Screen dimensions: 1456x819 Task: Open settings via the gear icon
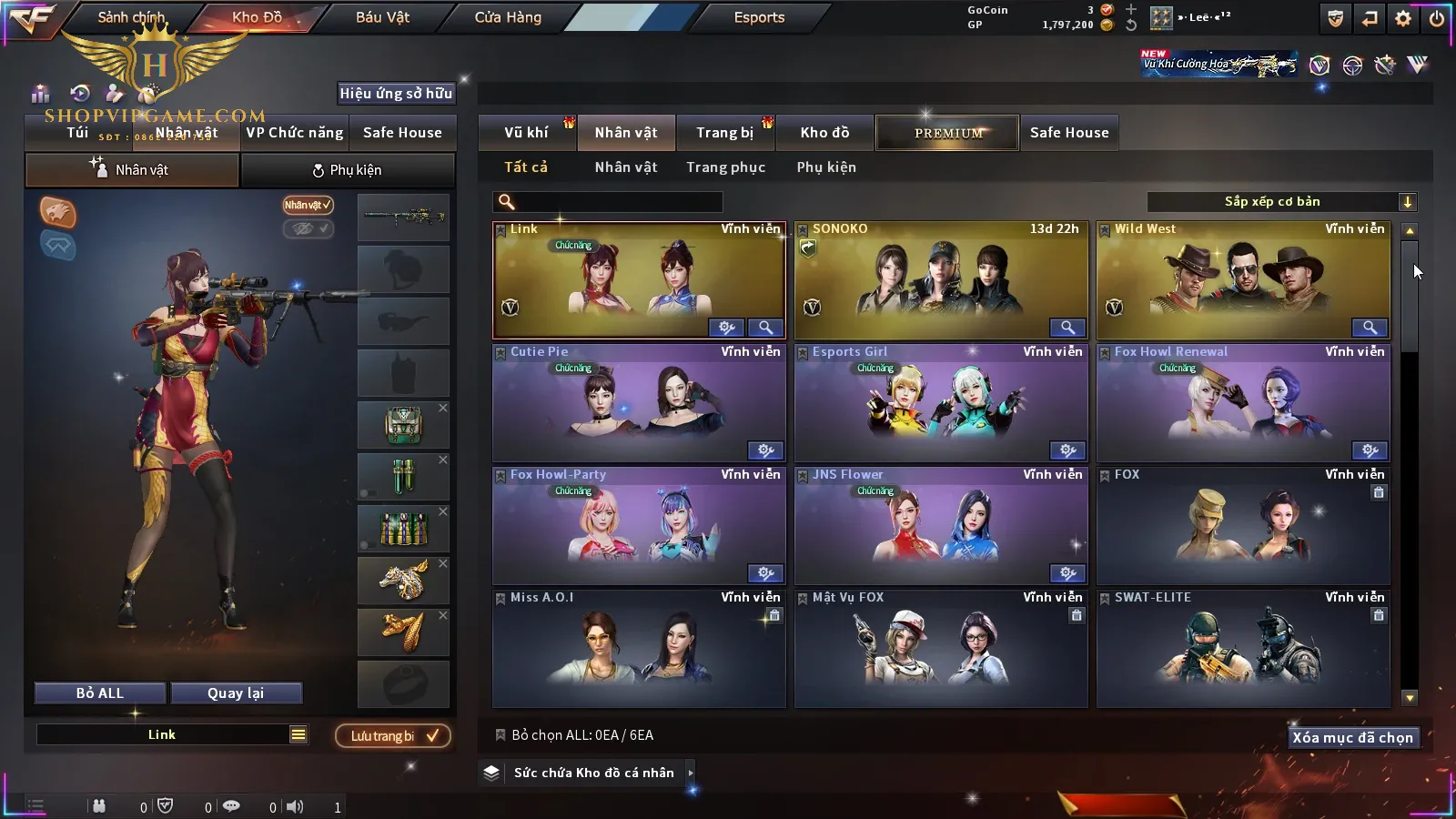pyautogui.click(x=1403, y=18)
